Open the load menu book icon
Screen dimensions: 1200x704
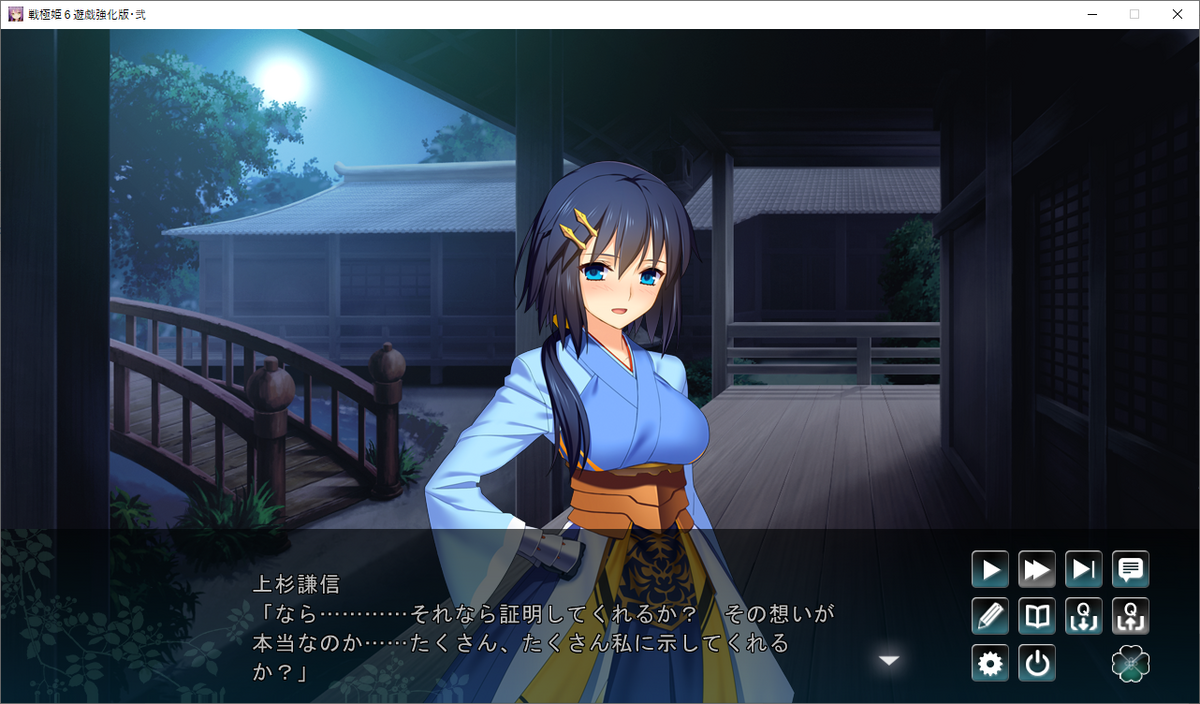coord(1037,616)
